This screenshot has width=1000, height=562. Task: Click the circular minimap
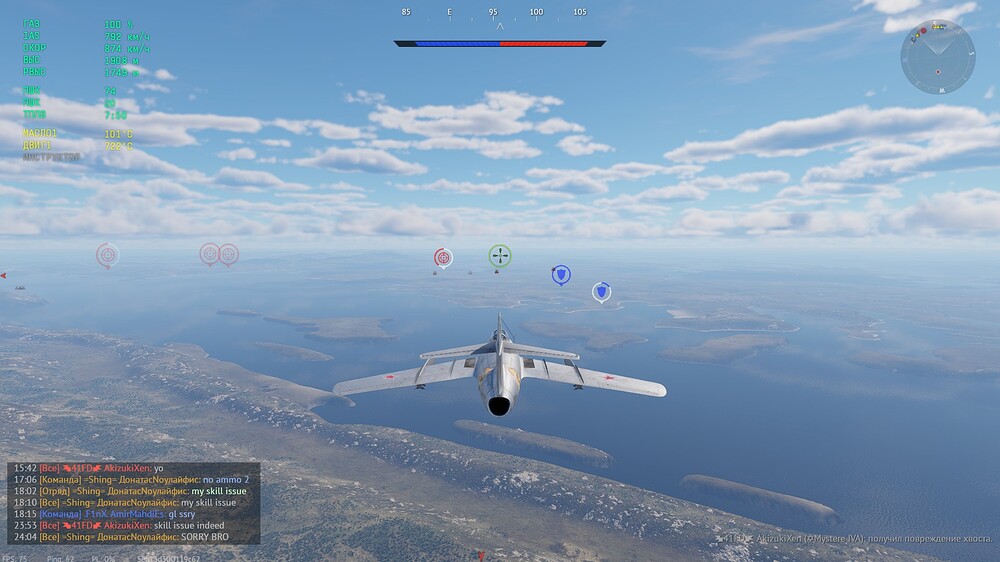point(937,58)
